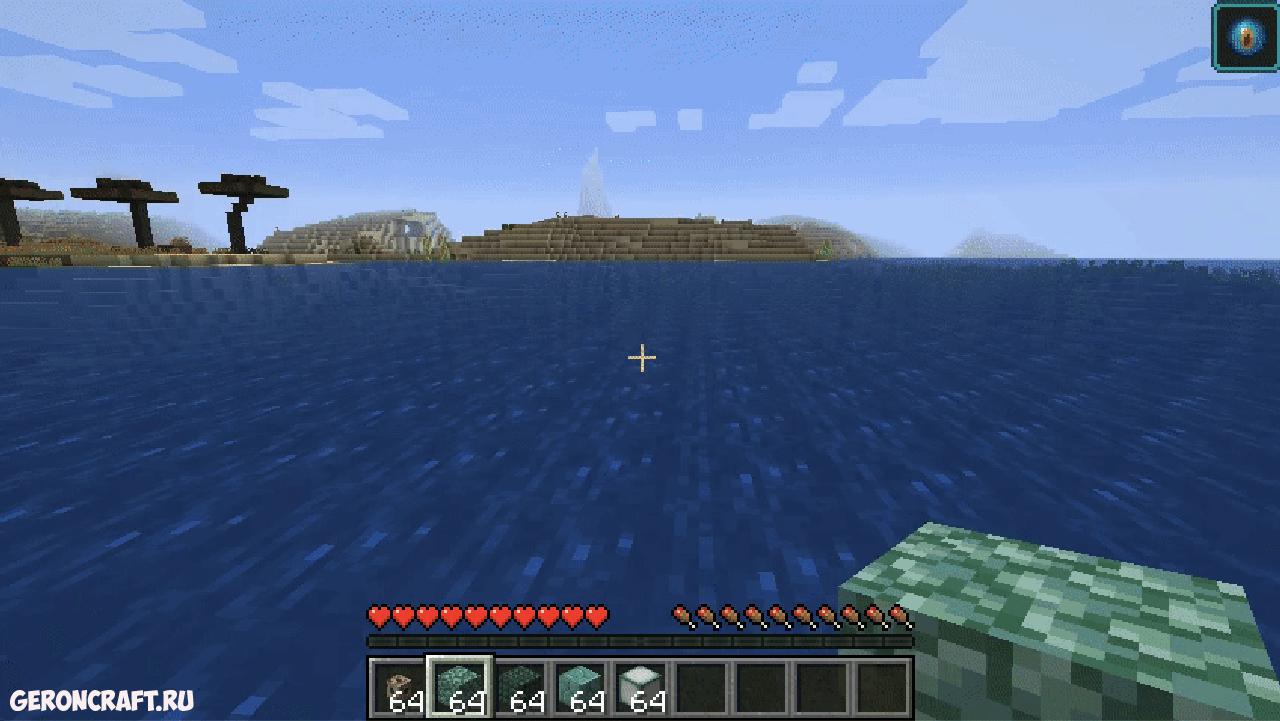Pick the light cyan prismarine bricks slot

pos(580,687)
